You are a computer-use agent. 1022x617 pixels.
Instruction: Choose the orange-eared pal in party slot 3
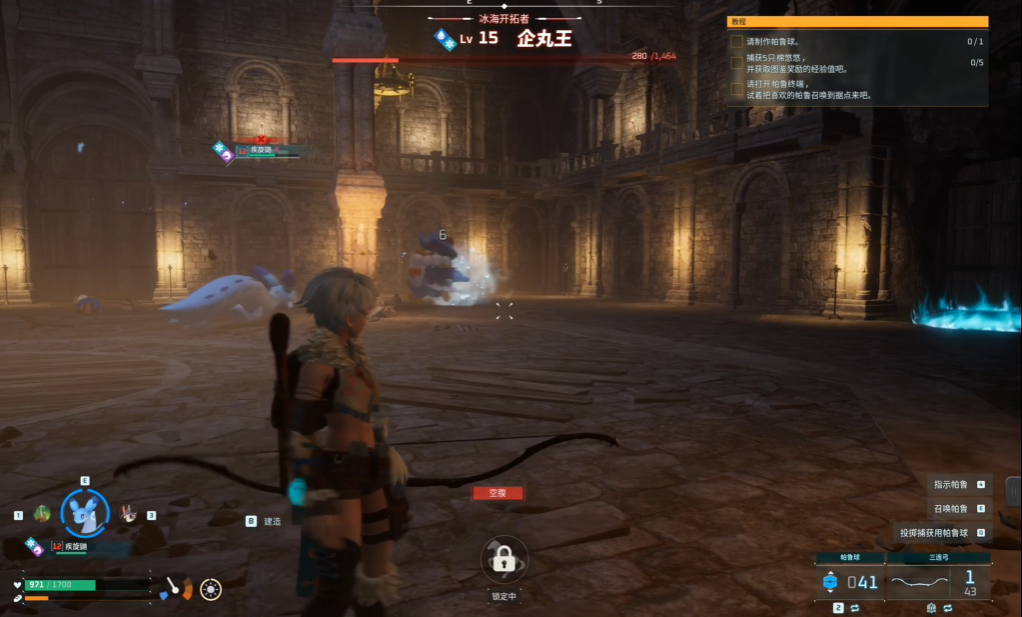[x=129, y=514]
